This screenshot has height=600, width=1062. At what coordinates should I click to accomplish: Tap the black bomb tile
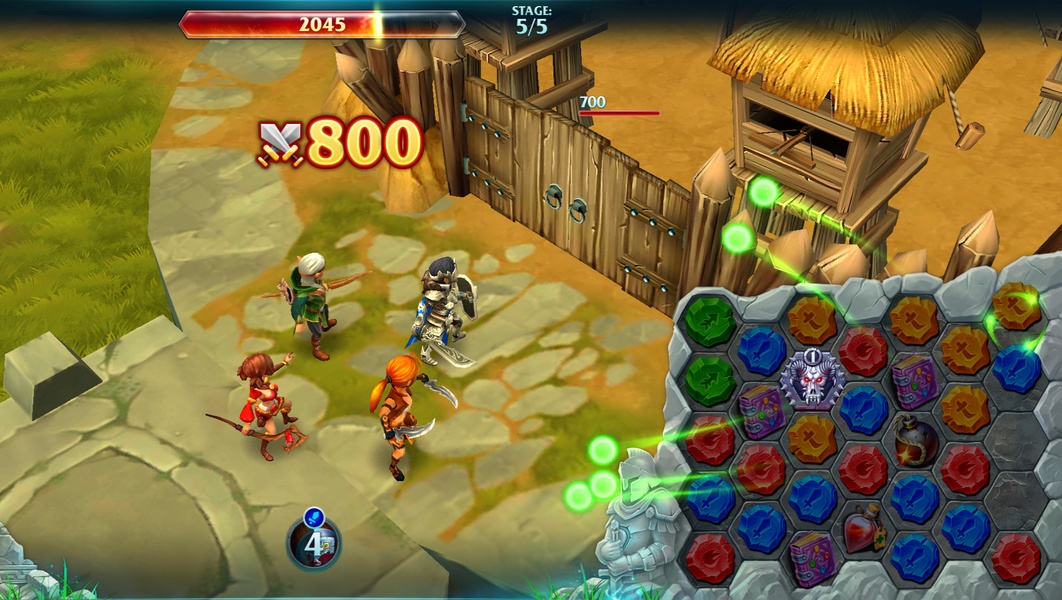914,437
